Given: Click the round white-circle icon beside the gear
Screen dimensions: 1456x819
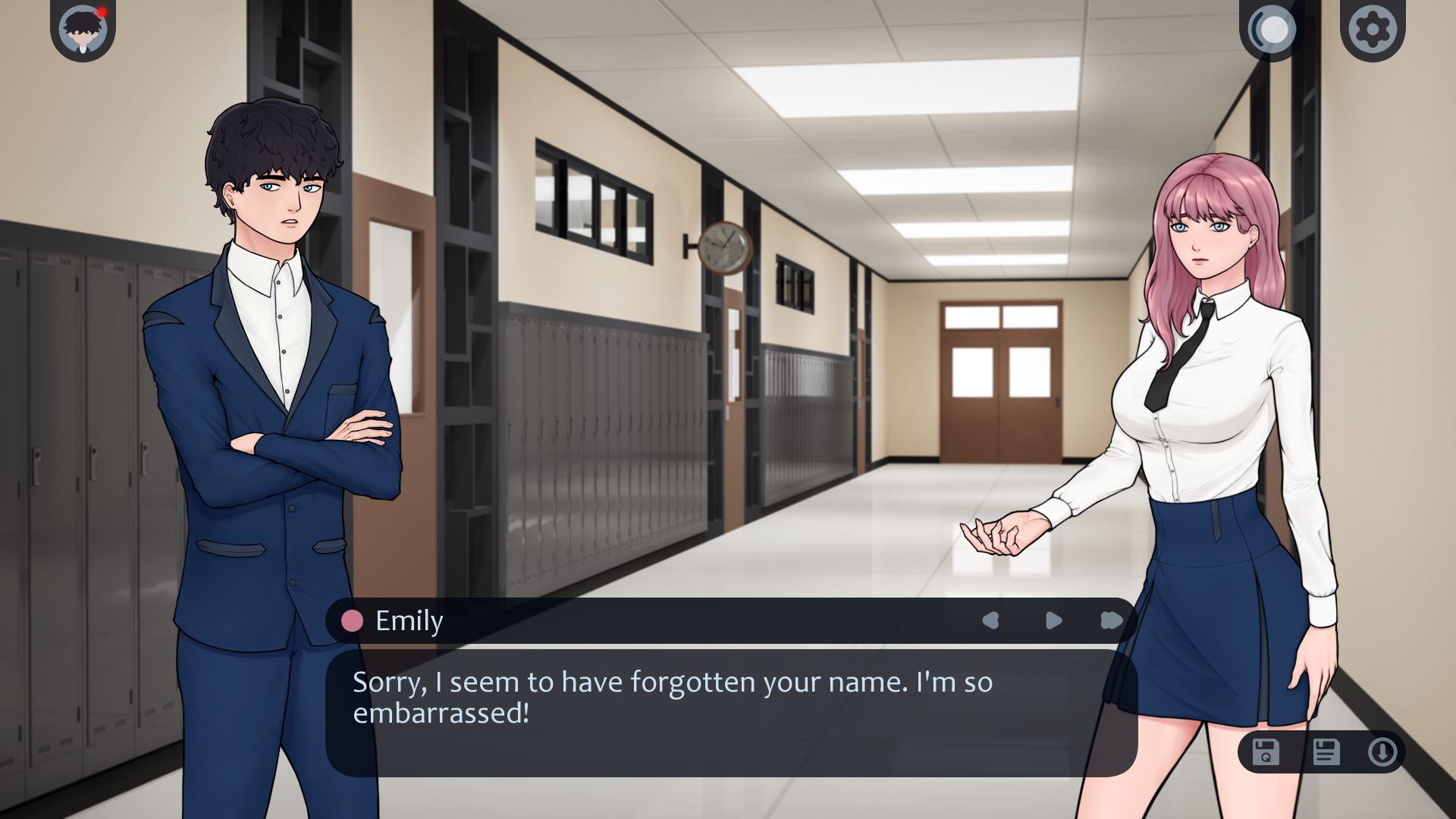Looking at the screenshot, I should click(x=1272, y=30).
